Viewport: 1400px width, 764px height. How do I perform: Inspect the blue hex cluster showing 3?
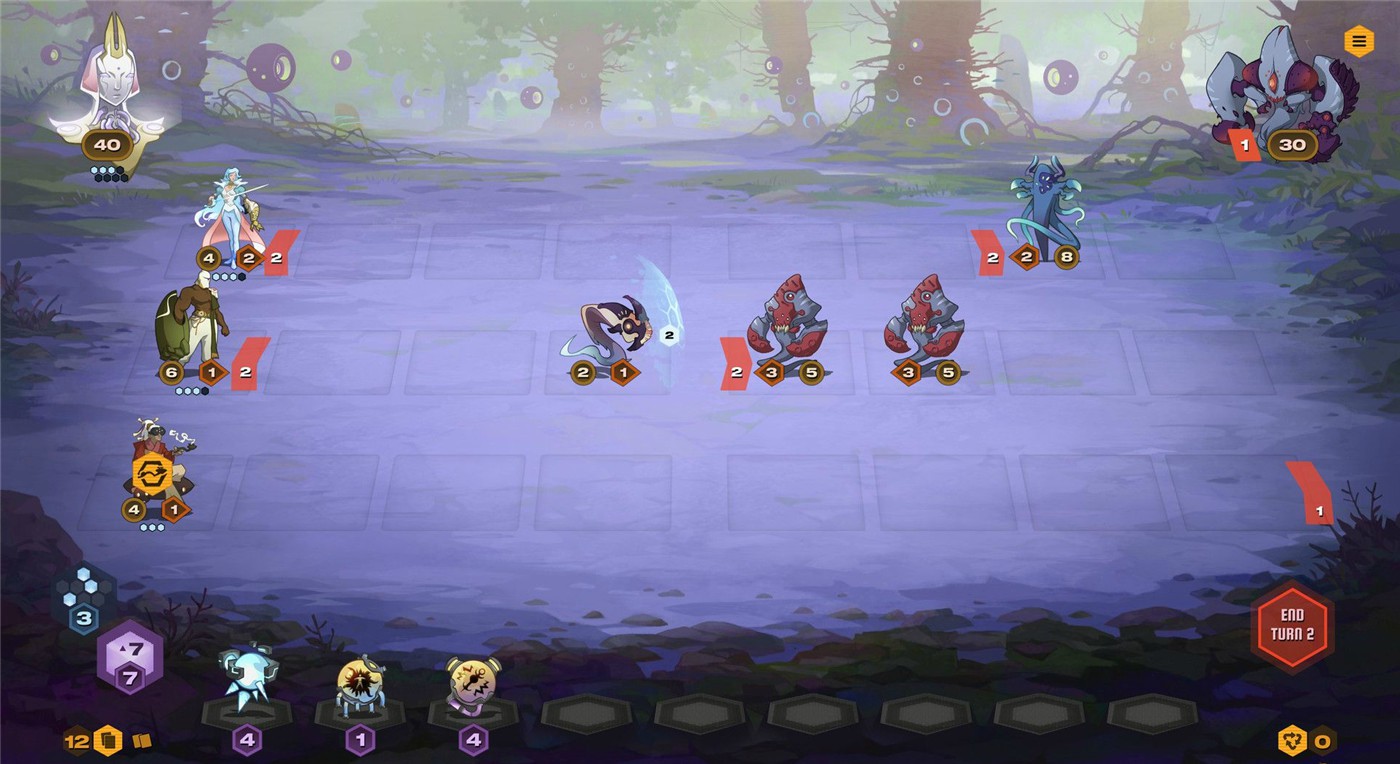coord(84,596)
